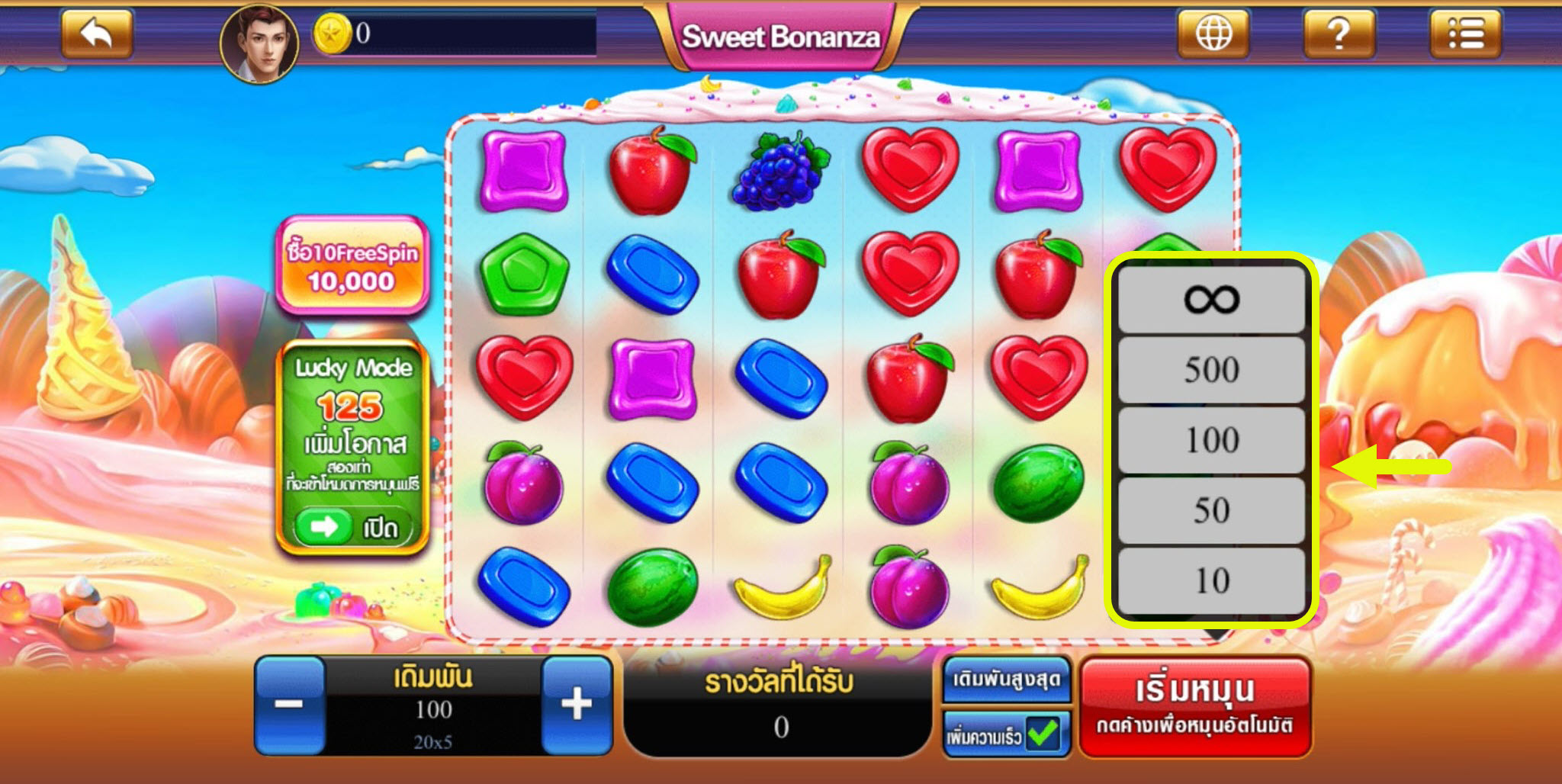Start spinning with the red button
The image size is (1562, 784).
(1194, 706)
